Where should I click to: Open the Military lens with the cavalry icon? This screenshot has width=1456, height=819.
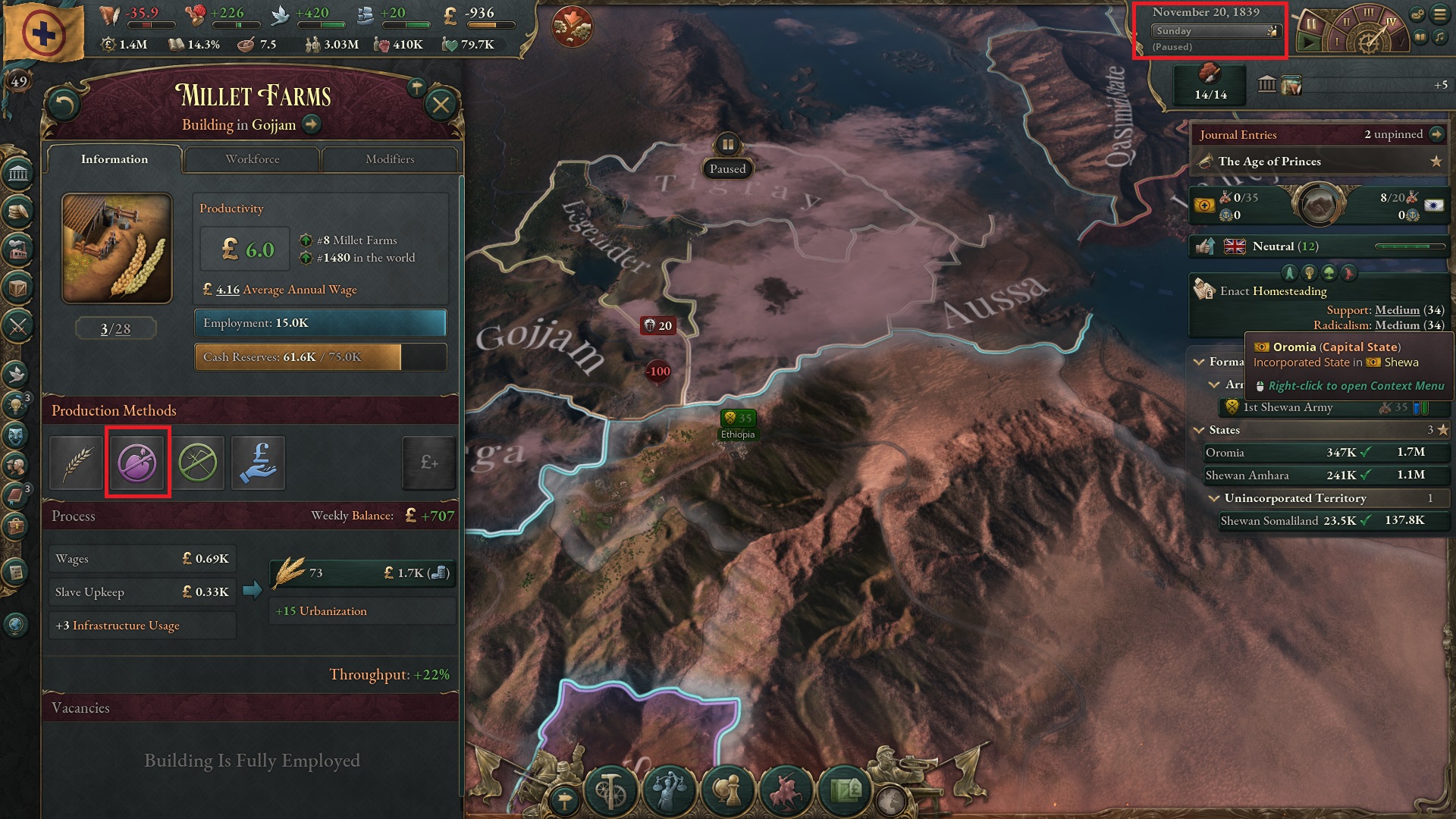pyautogui.click(x=786, y=791)
